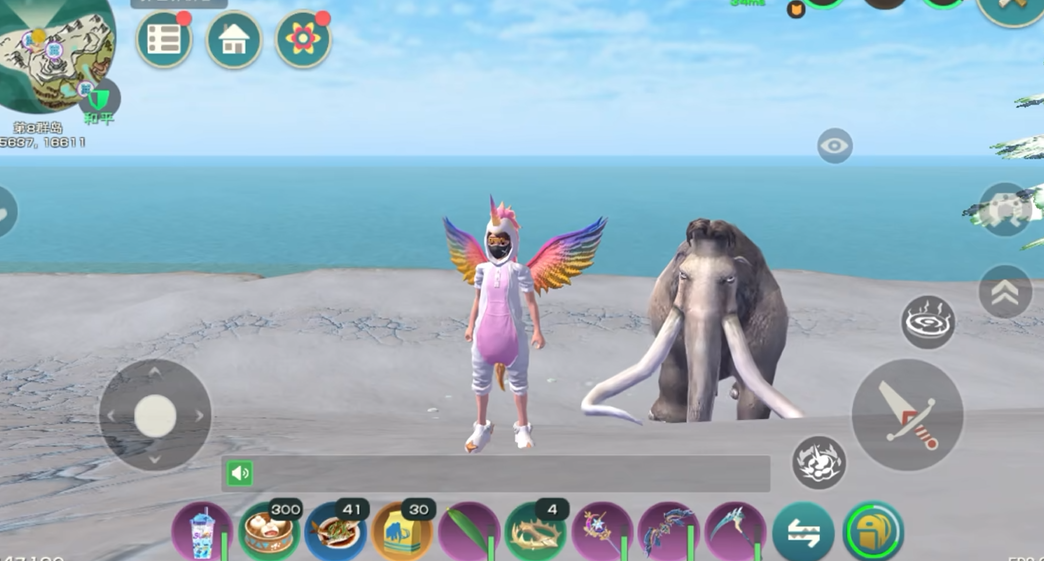
Task: Open the list menu button
Action: (x=164, y=40)
